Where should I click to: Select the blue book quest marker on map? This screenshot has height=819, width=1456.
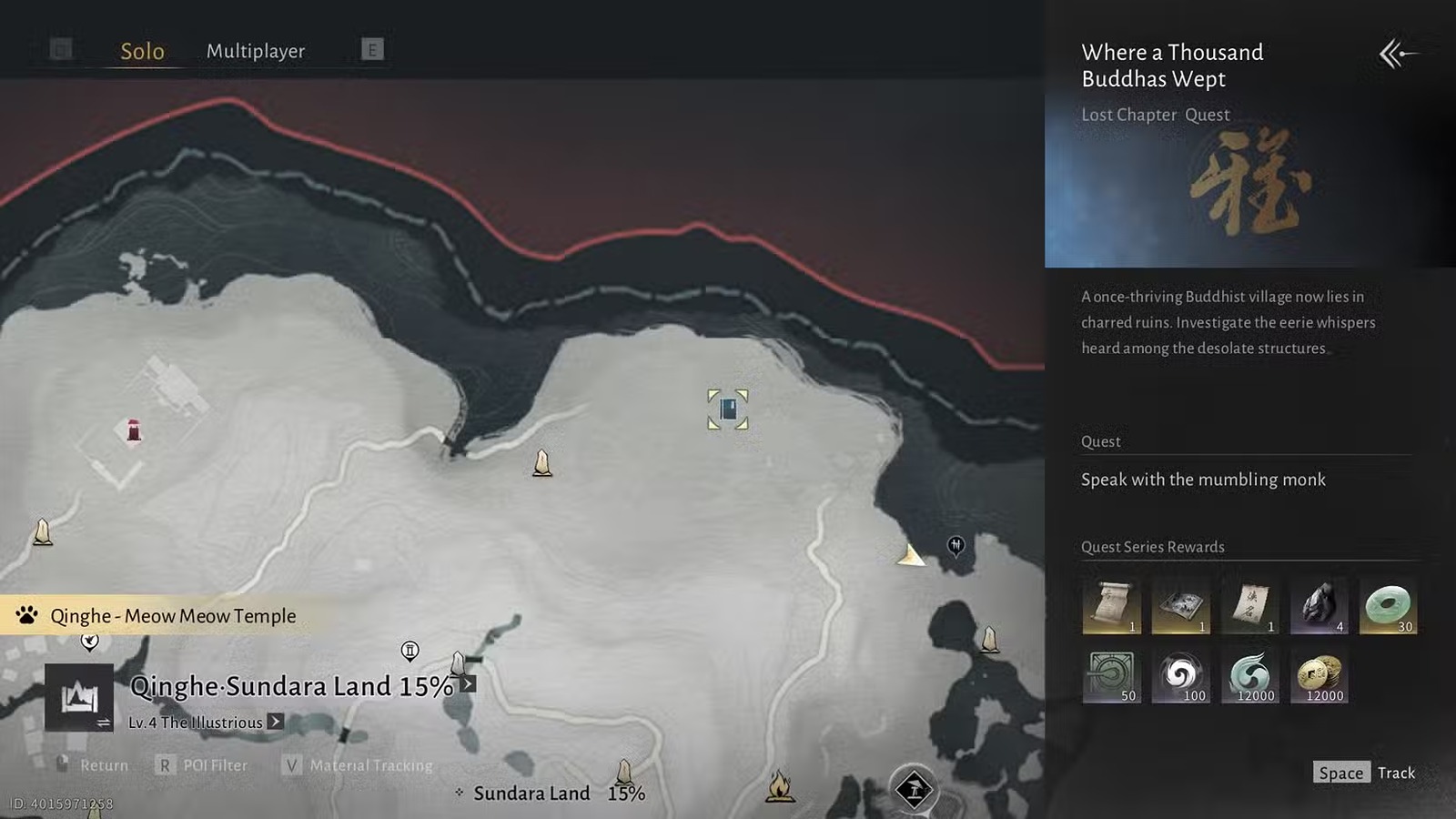tap(728, 409)
